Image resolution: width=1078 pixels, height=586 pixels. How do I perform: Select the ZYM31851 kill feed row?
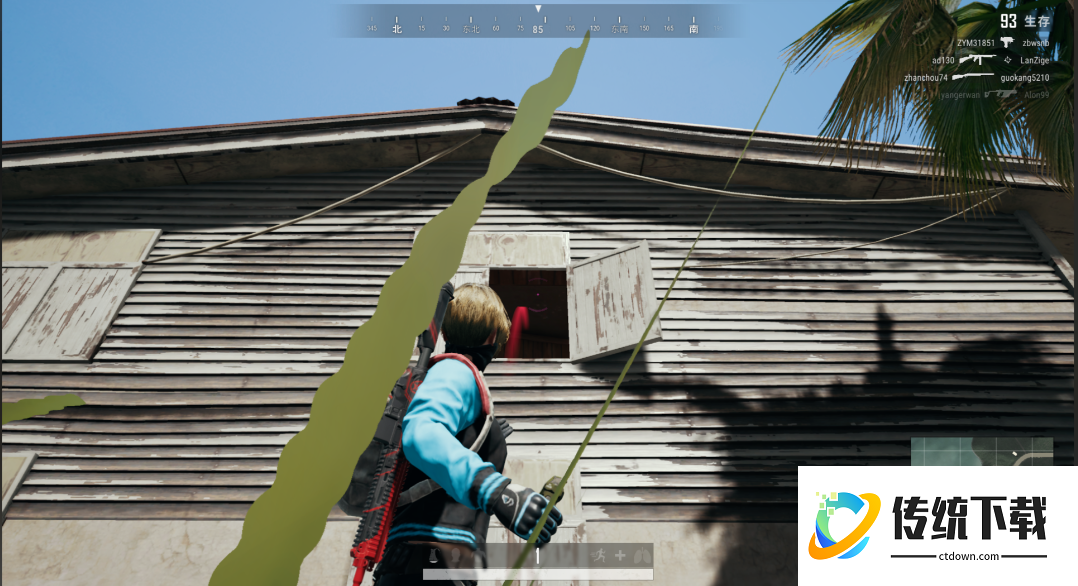[x=1002, y=43]
